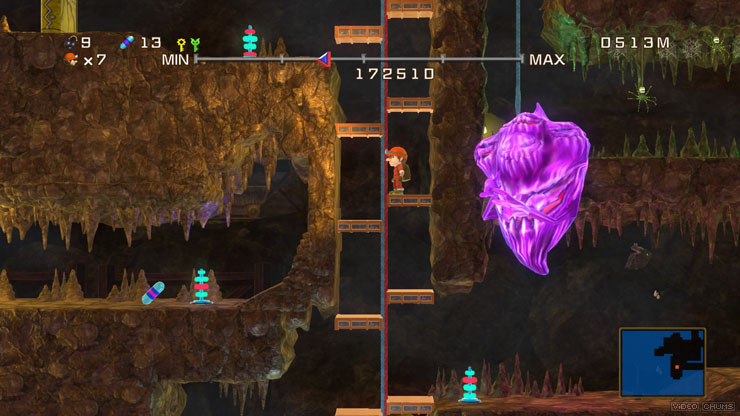The width and height of the screenshot is (740, 416).
Task: Click the spelunker lives head icon
Action: (70, 59)
